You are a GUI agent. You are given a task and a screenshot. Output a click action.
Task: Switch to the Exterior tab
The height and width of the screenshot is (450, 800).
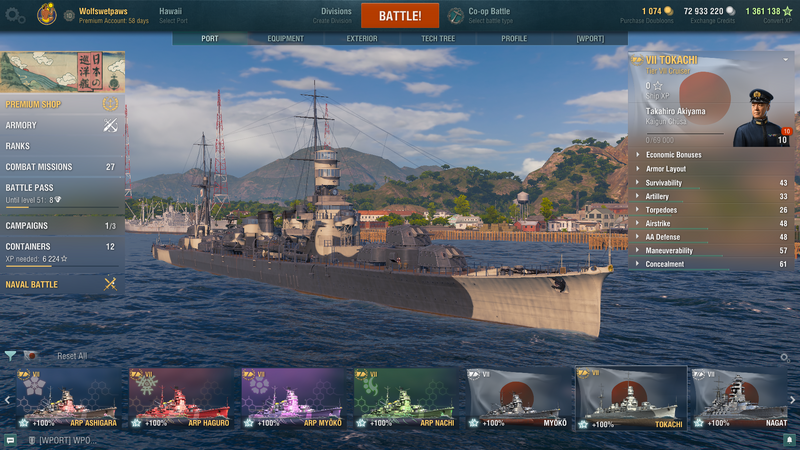pyautogui.click(x=361, y=39)
